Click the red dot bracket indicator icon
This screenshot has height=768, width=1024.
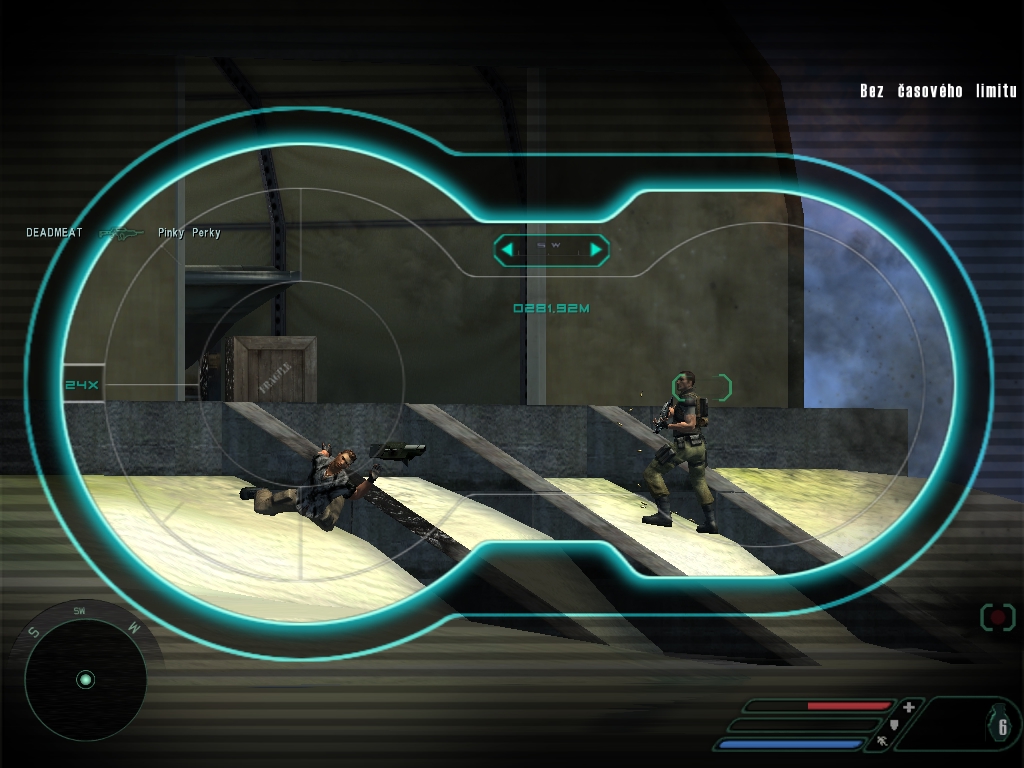[997, 617]
